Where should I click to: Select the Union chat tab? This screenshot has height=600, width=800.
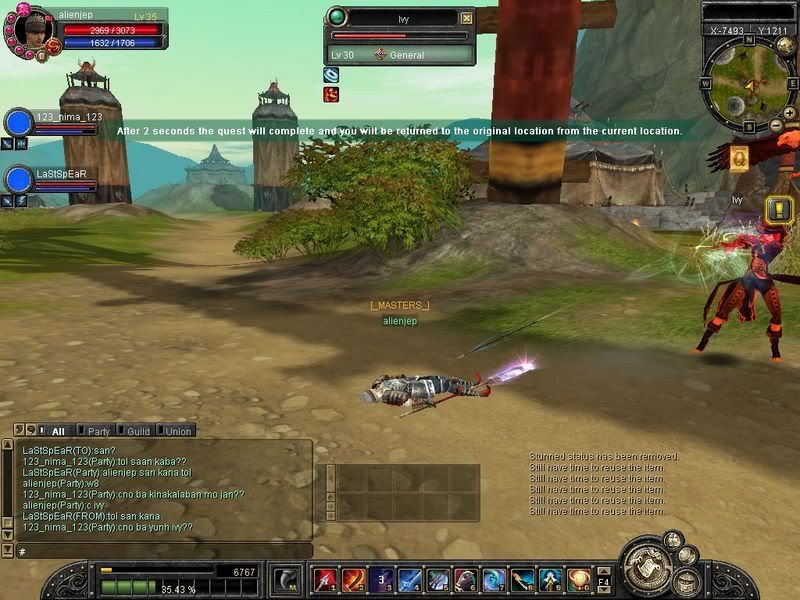click(x=178, y=432)
